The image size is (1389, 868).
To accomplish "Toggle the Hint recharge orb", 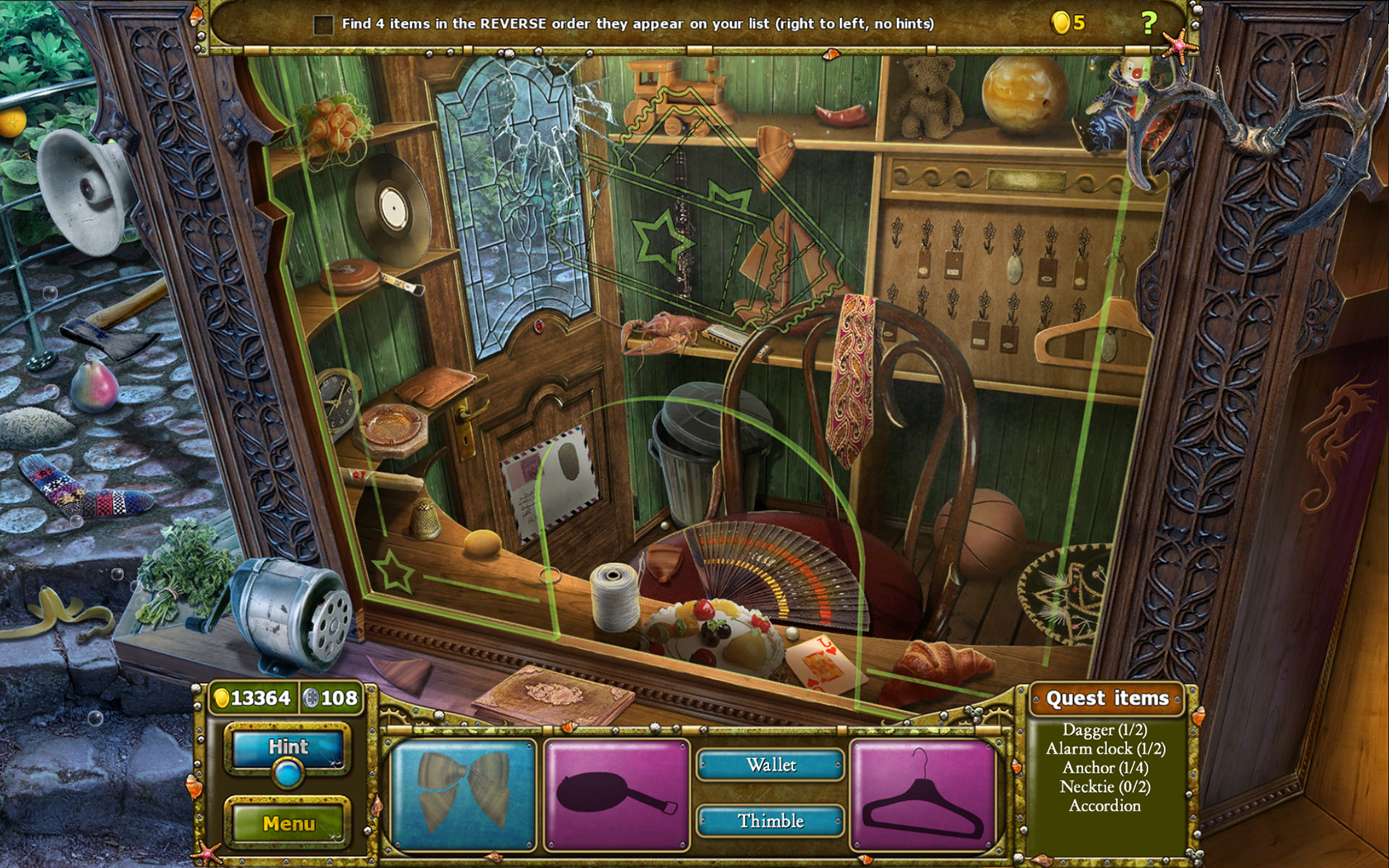I will click(x=287, y=775).
